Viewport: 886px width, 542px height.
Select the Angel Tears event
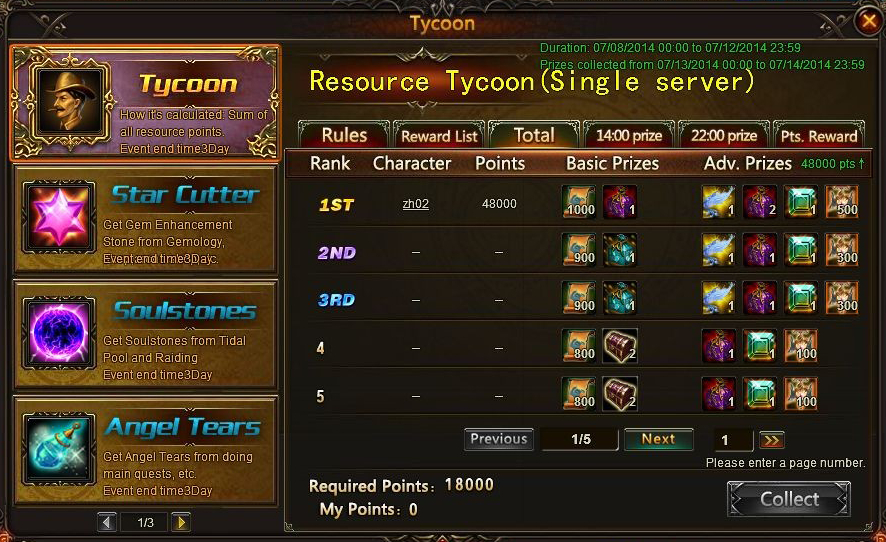(x=144, y=451)
